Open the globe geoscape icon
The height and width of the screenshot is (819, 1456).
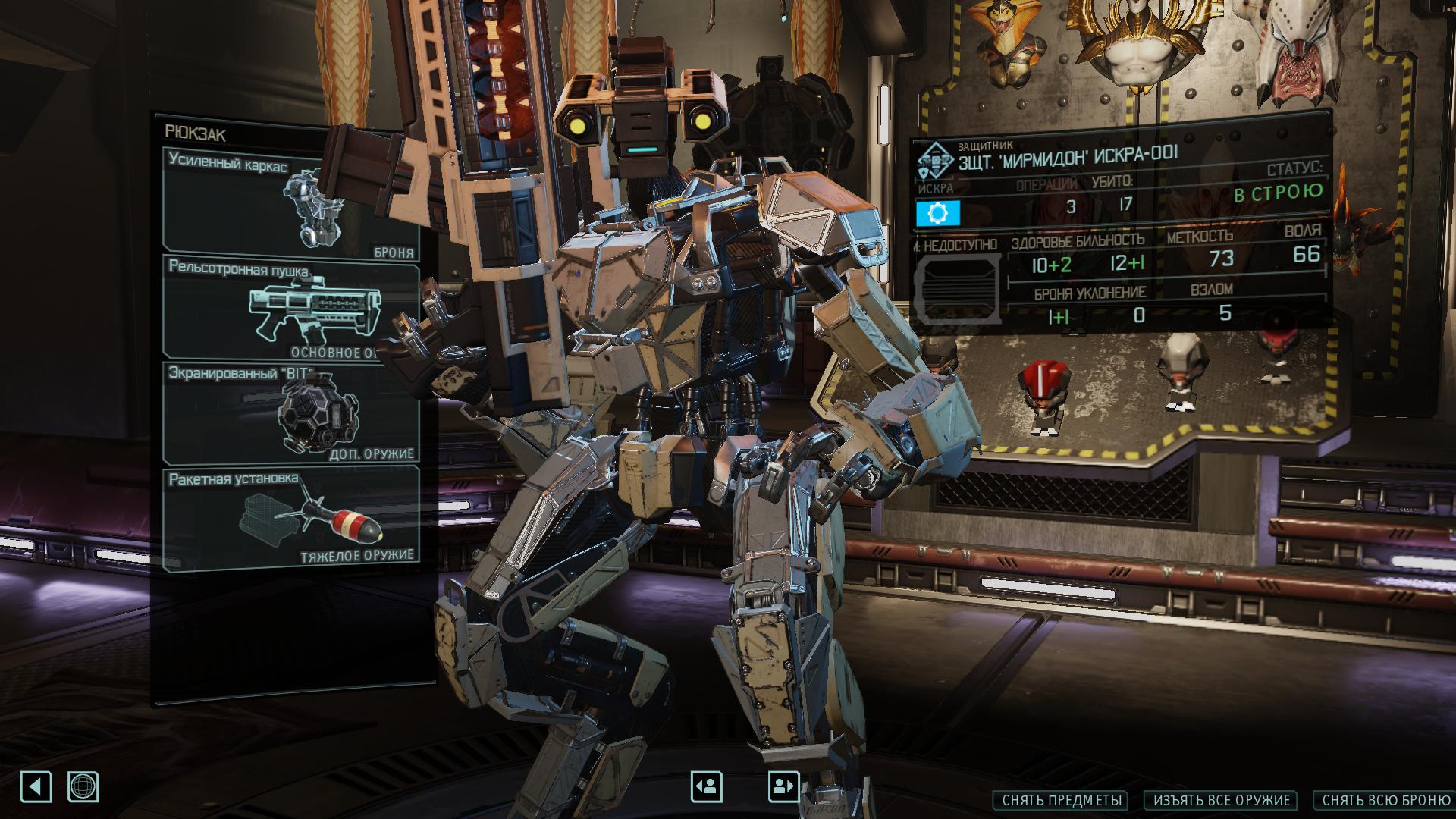83,787
